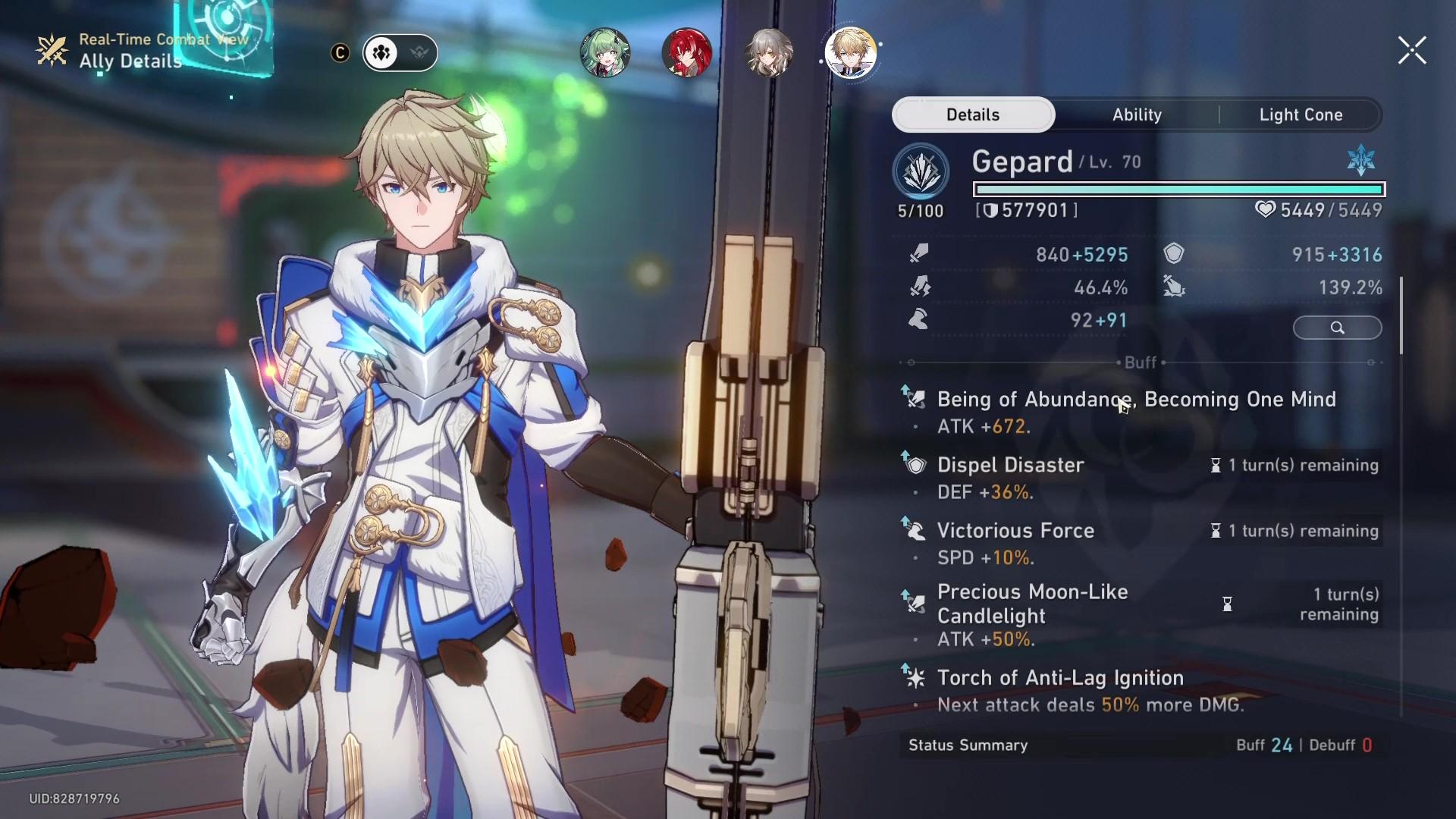
Task: Choose the red-haired ally portrait
Action: coord(687,53)
